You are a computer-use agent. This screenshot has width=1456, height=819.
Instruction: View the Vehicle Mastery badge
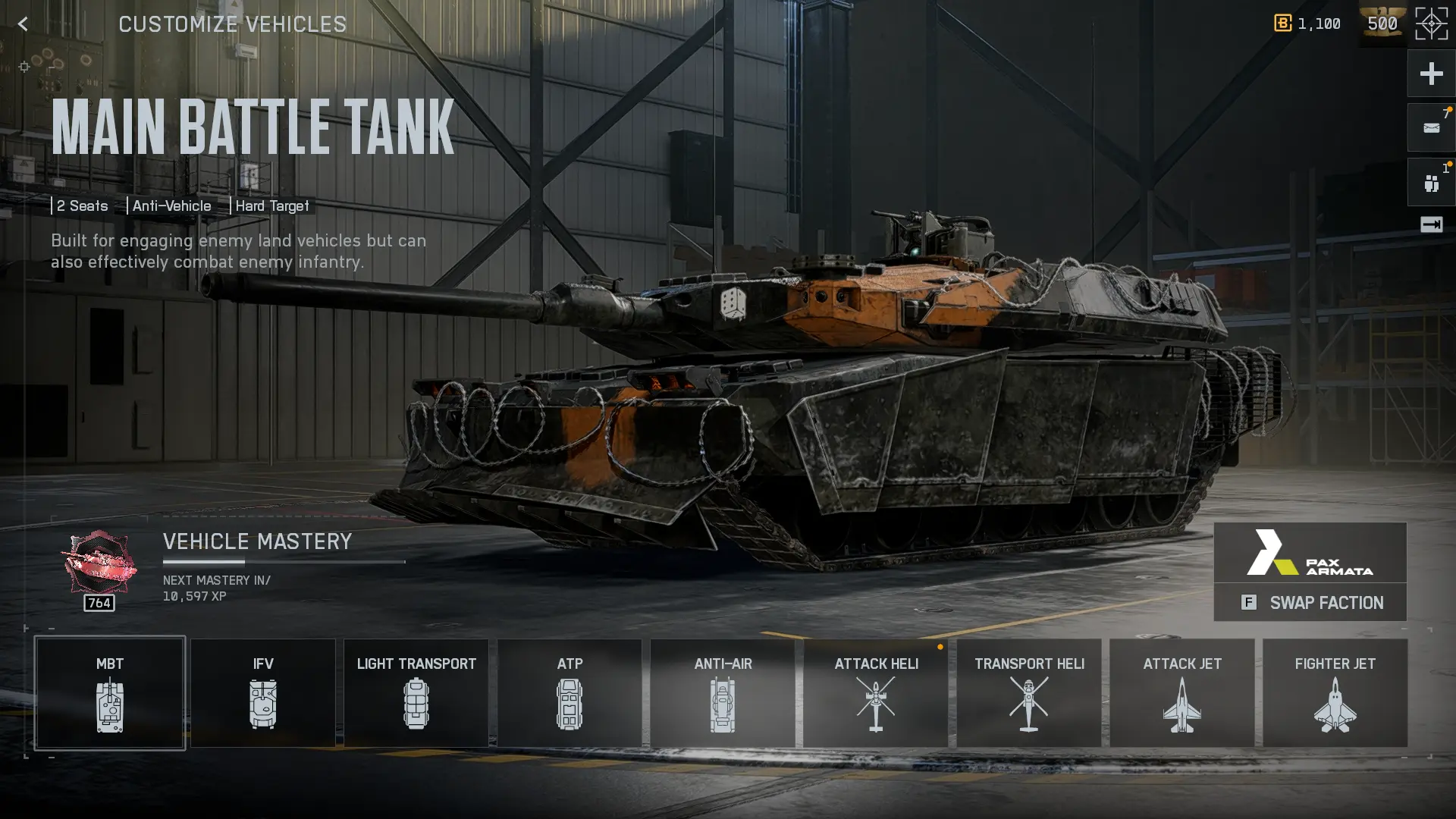(99, 565)
